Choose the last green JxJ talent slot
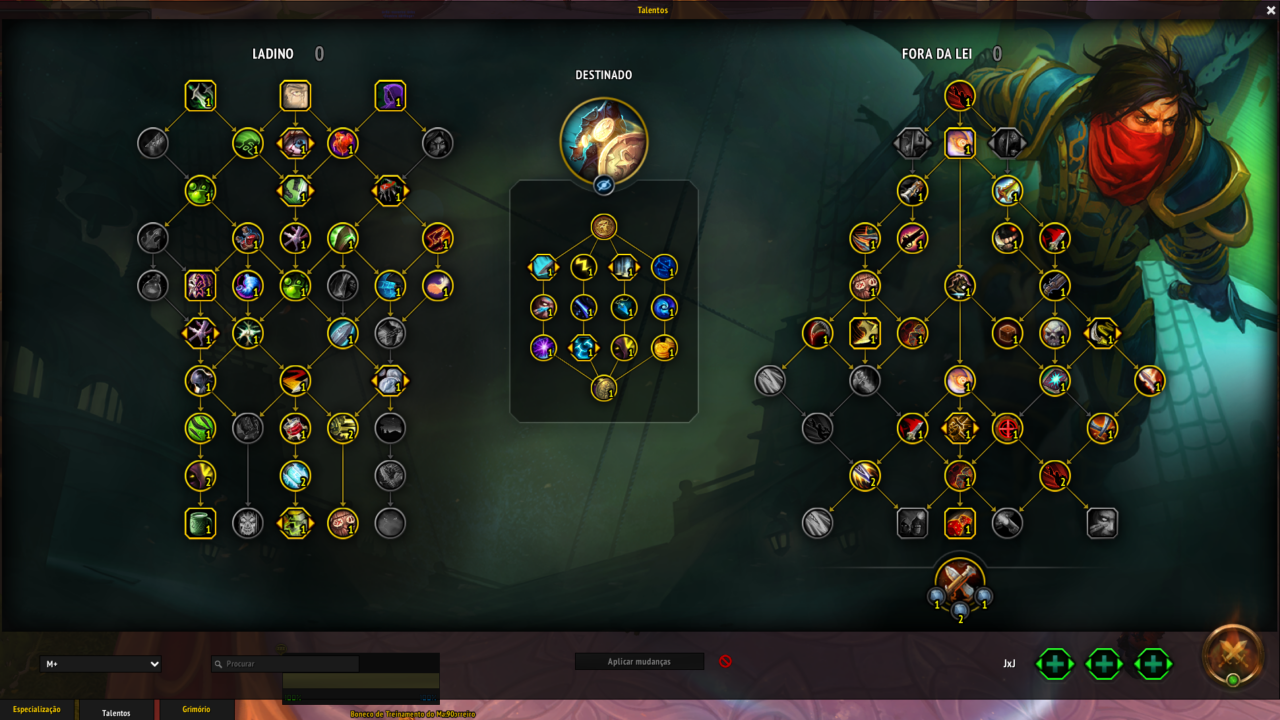The height and width of the screenshot is (720, 1280). pyautogui.click(x=1153, y=663)
